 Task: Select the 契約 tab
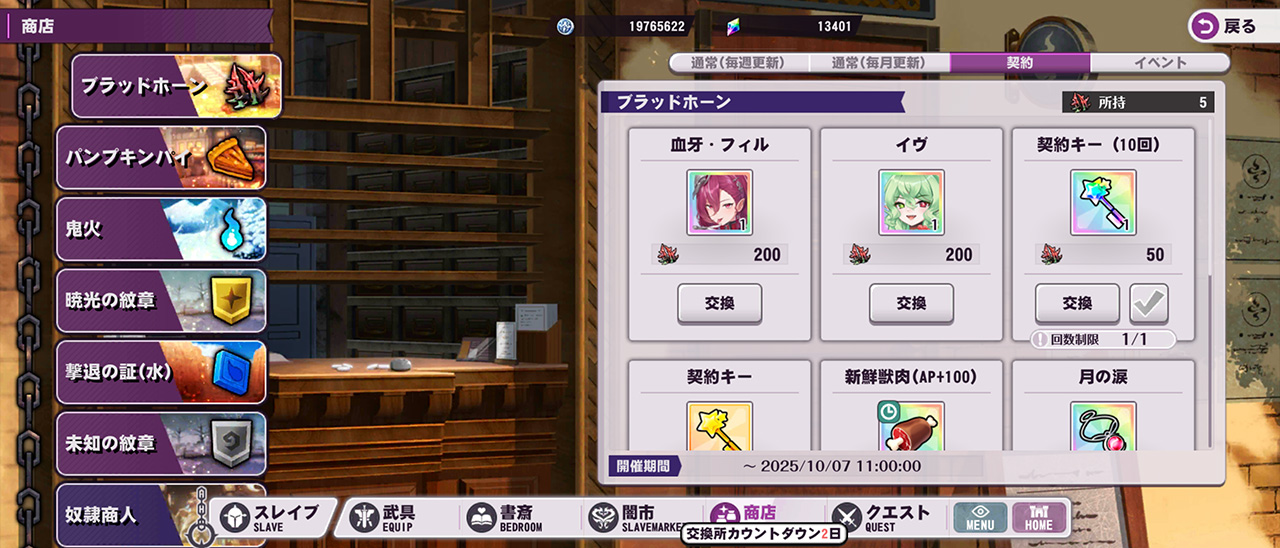click(1020, 63)
